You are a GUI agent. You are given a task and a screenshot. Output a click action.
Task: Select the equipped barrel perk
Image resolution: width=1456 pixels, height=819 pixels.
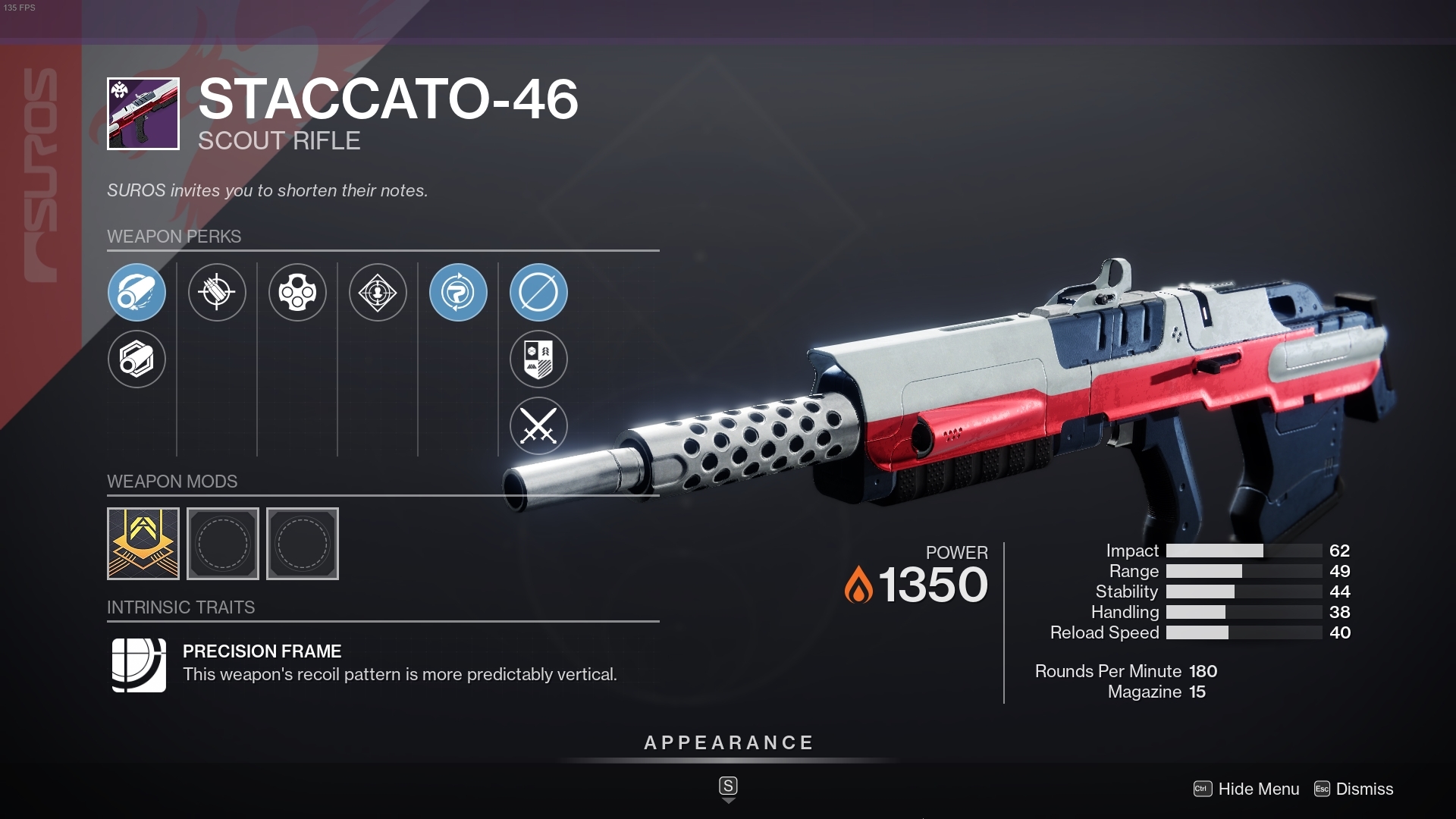click(137, 293)
